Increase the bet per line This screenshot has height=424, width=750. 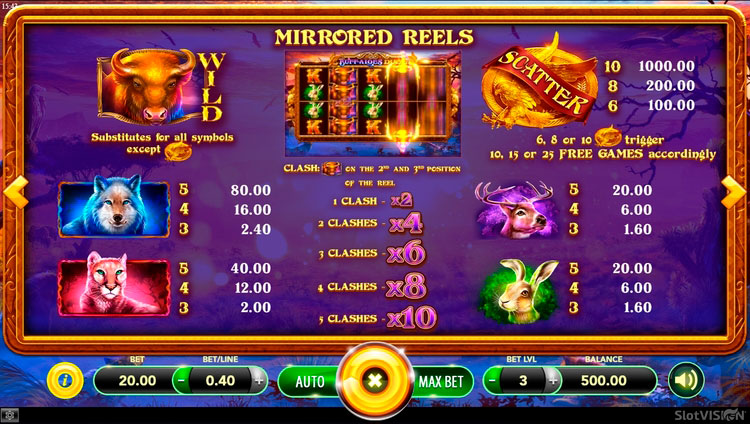click(259, 380)
